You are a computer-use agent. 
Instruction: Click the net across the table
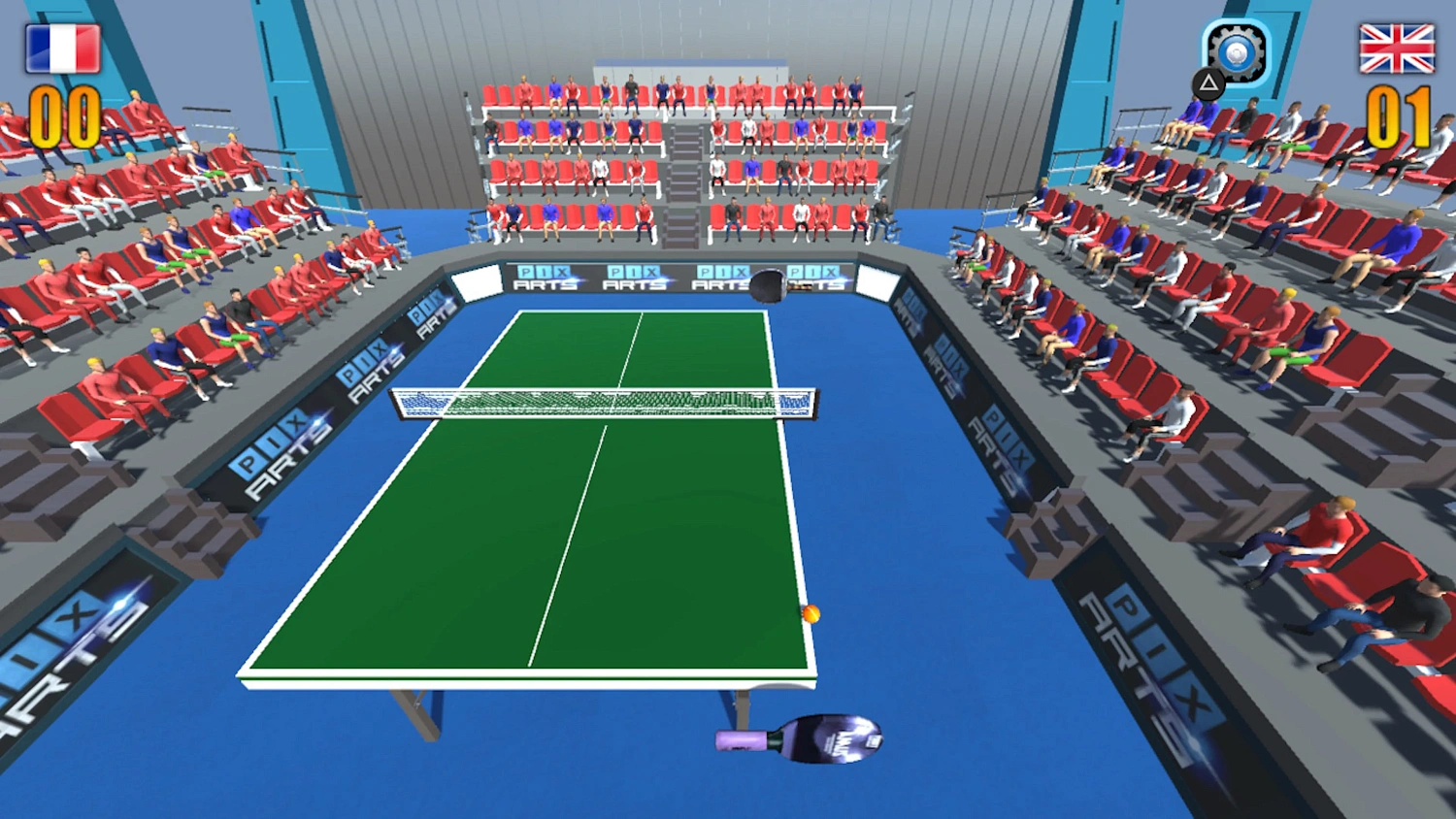[602, 402]
